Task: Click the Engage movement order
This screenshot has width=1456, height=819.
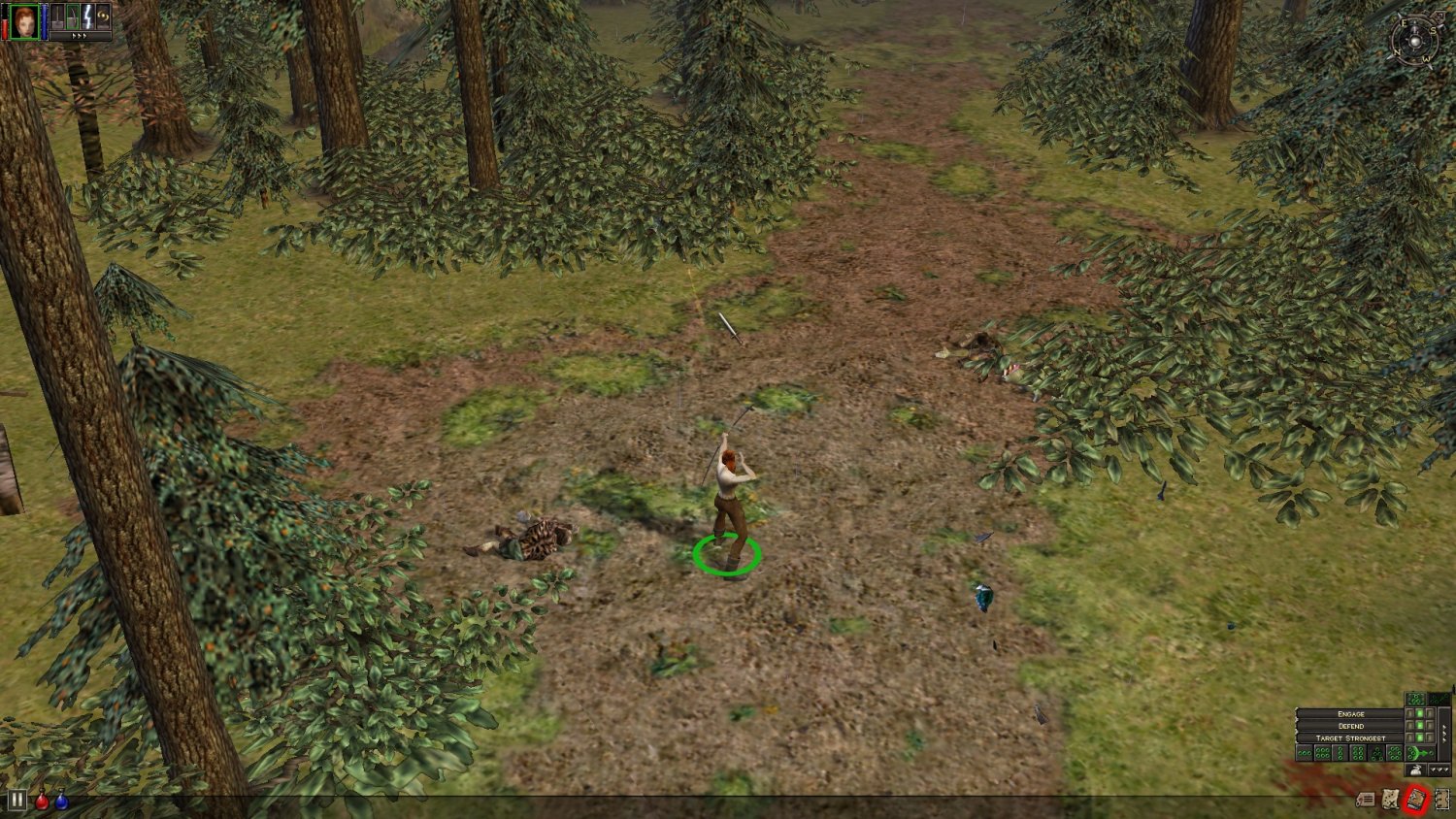Action: [1350, 714]
